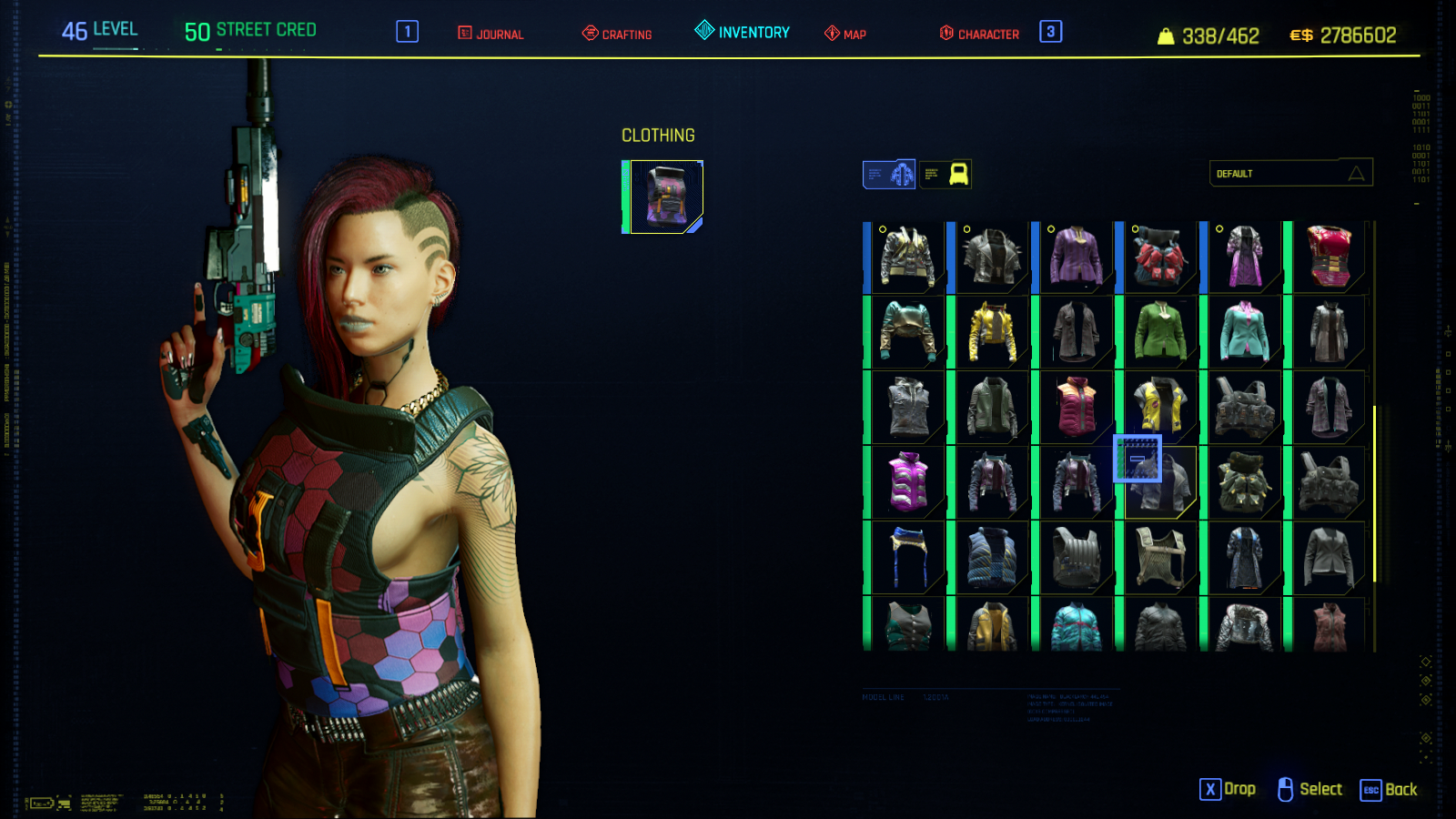Select the teal blazer with pink shirt

(x=1244, y=332)
